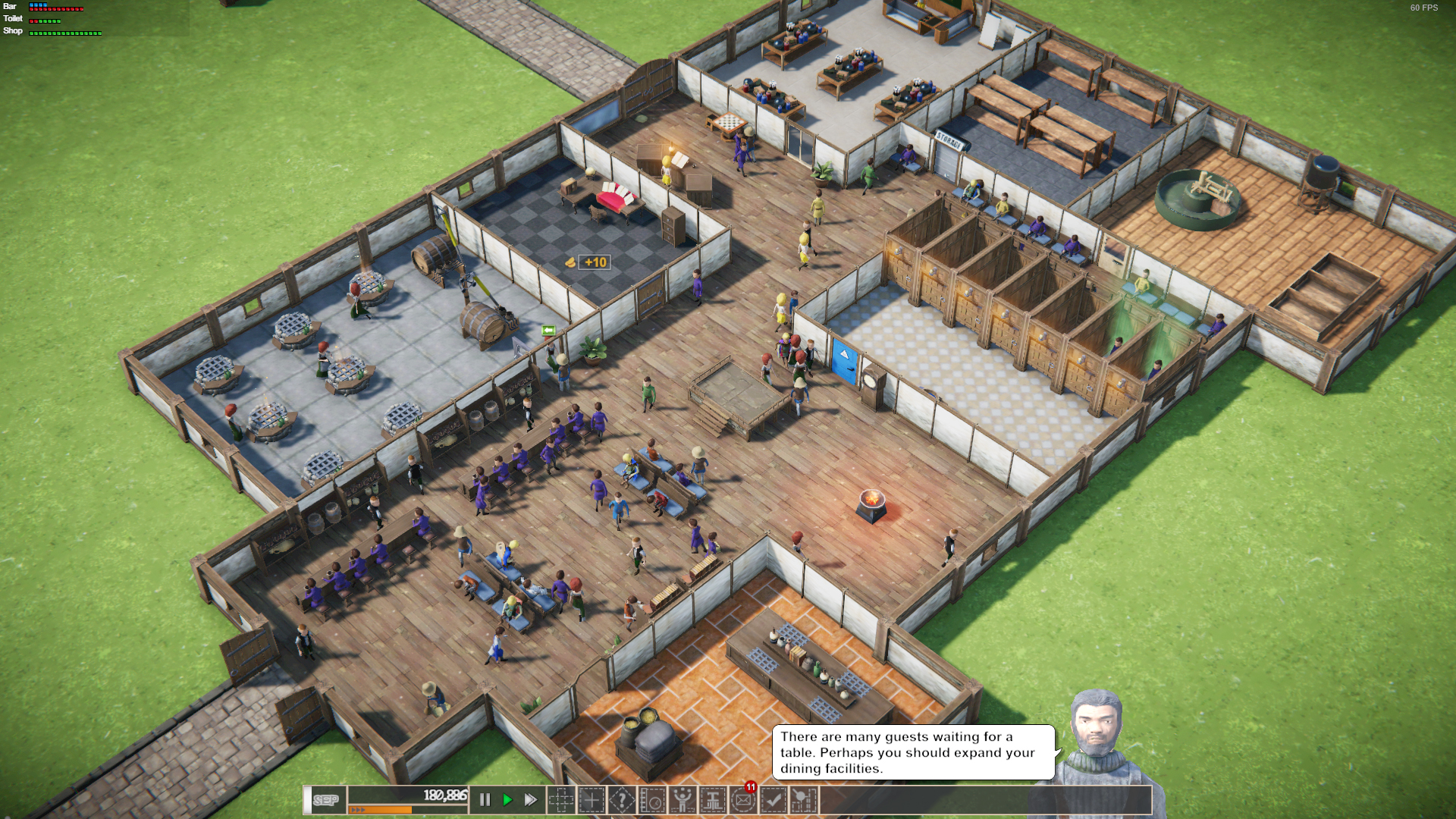Open the table furniture panel

(713, 799)
